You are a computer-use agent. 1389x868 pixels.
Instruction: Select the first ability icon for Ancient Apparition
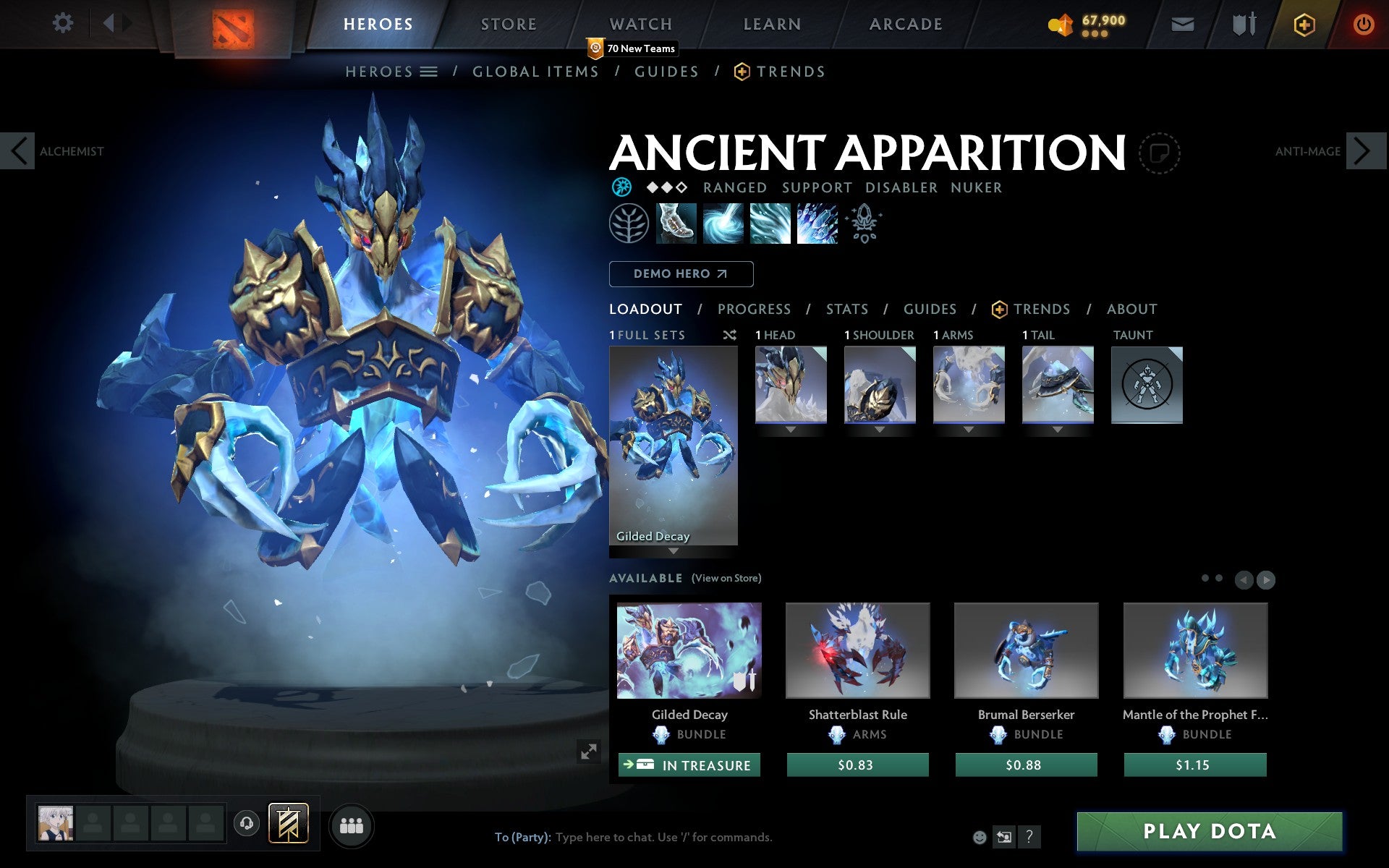[675, 224]
